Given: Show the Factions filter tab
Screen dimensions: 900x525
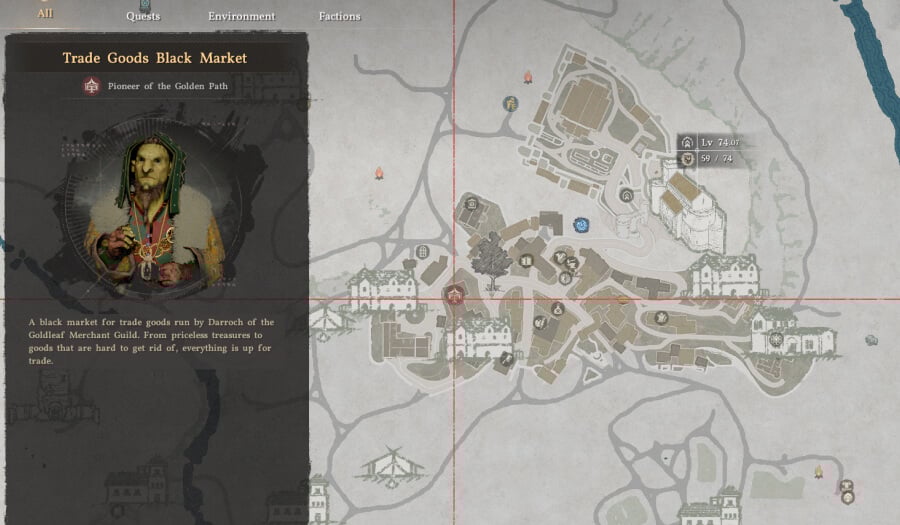Looking at the screenshot, I should [339, 16].
